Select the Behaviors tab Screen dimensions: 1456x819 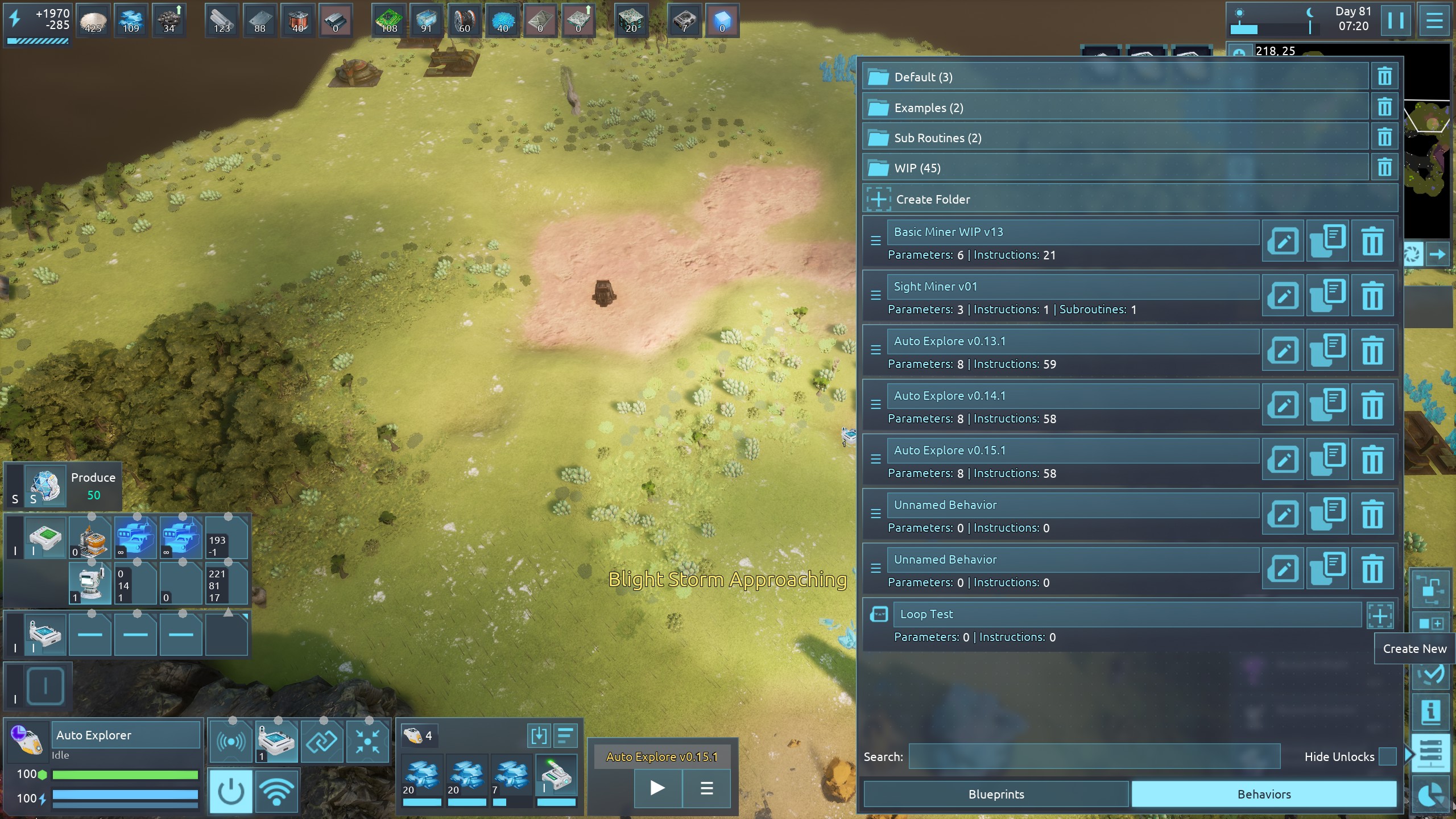pyautogui.click(x=1264, y=795)
